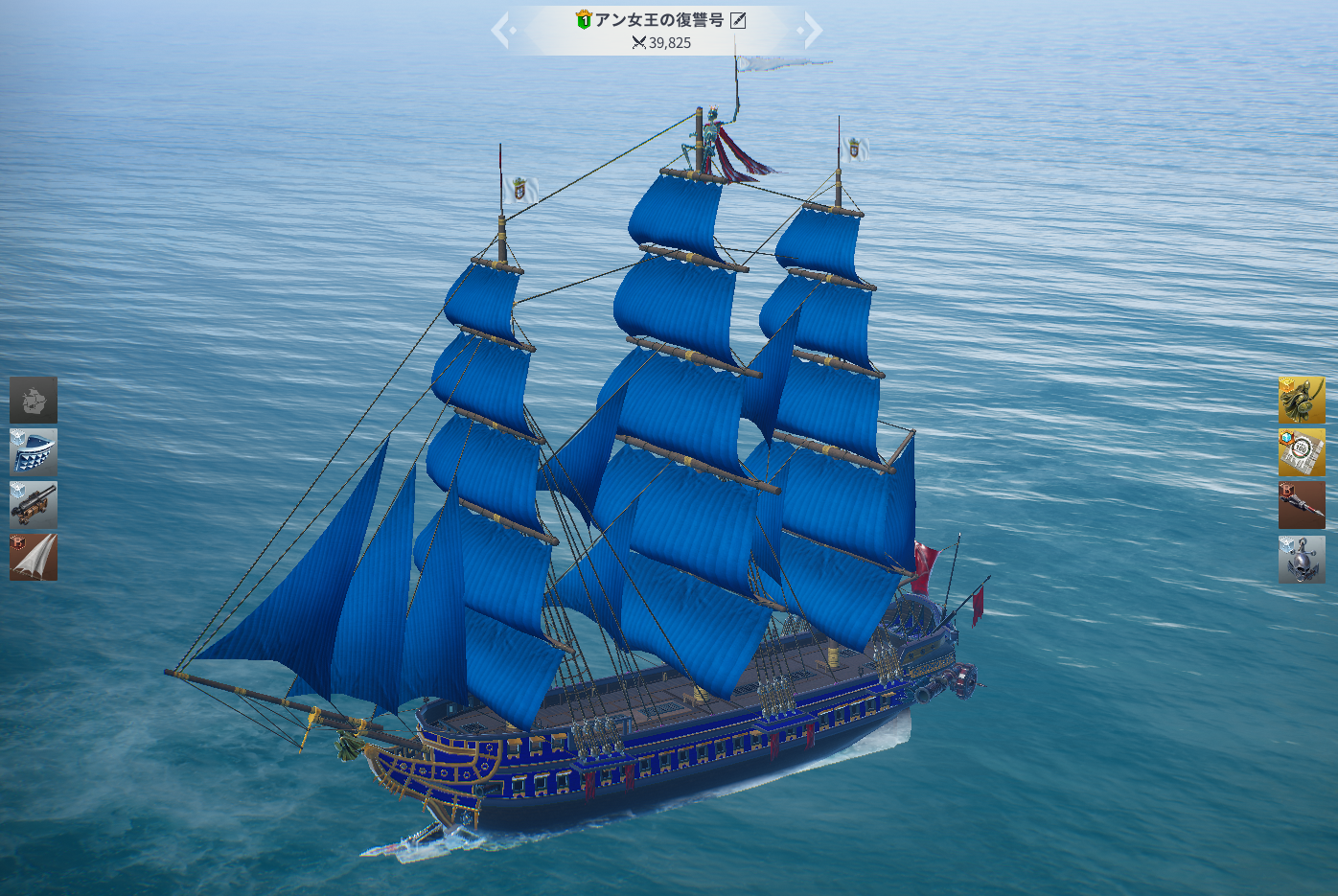This screenshot has height=896, width=1338.
Task: Switch to the previous ship with left arrow
Action: pos(502,30)
